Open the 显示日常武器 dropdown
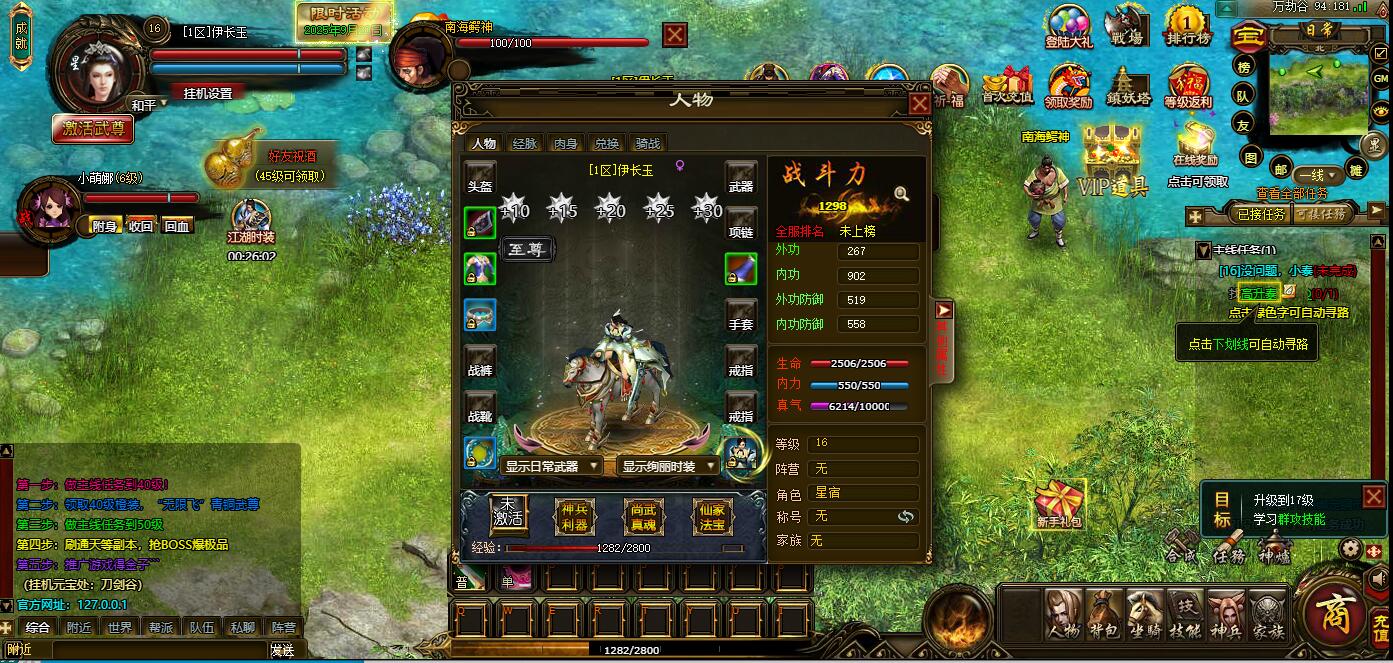This screenshot has width=1393, height=663. pyautogui.click(x=551, y=466)
